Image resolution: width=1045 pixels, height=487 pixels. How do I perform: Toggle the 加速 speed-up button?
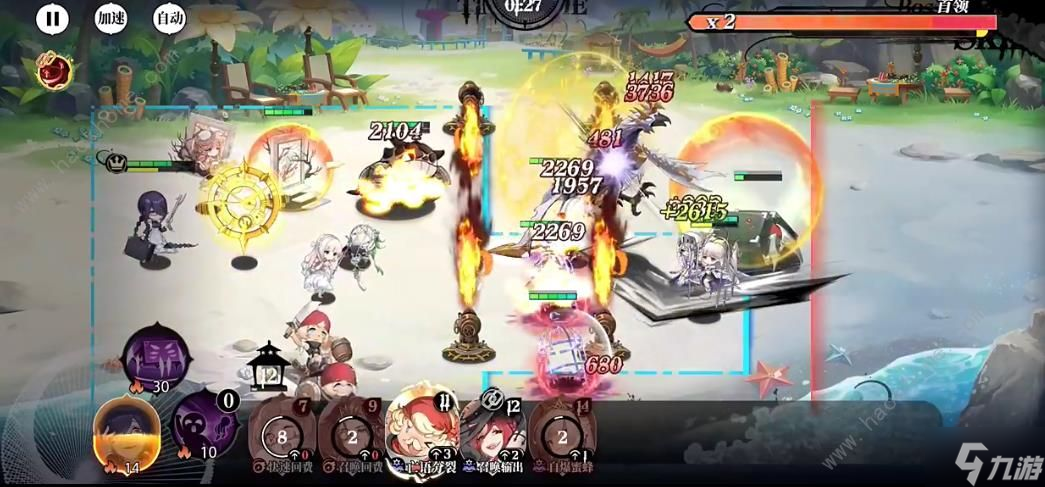coord(110,17)
